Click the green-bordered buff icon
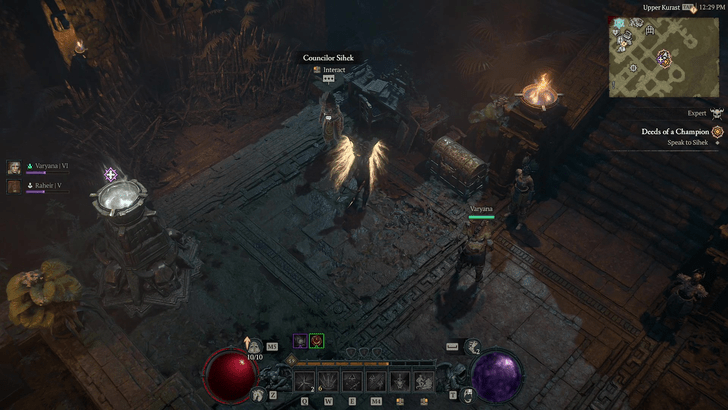Viewport: 728px width, 410px height. pos(316,341)
